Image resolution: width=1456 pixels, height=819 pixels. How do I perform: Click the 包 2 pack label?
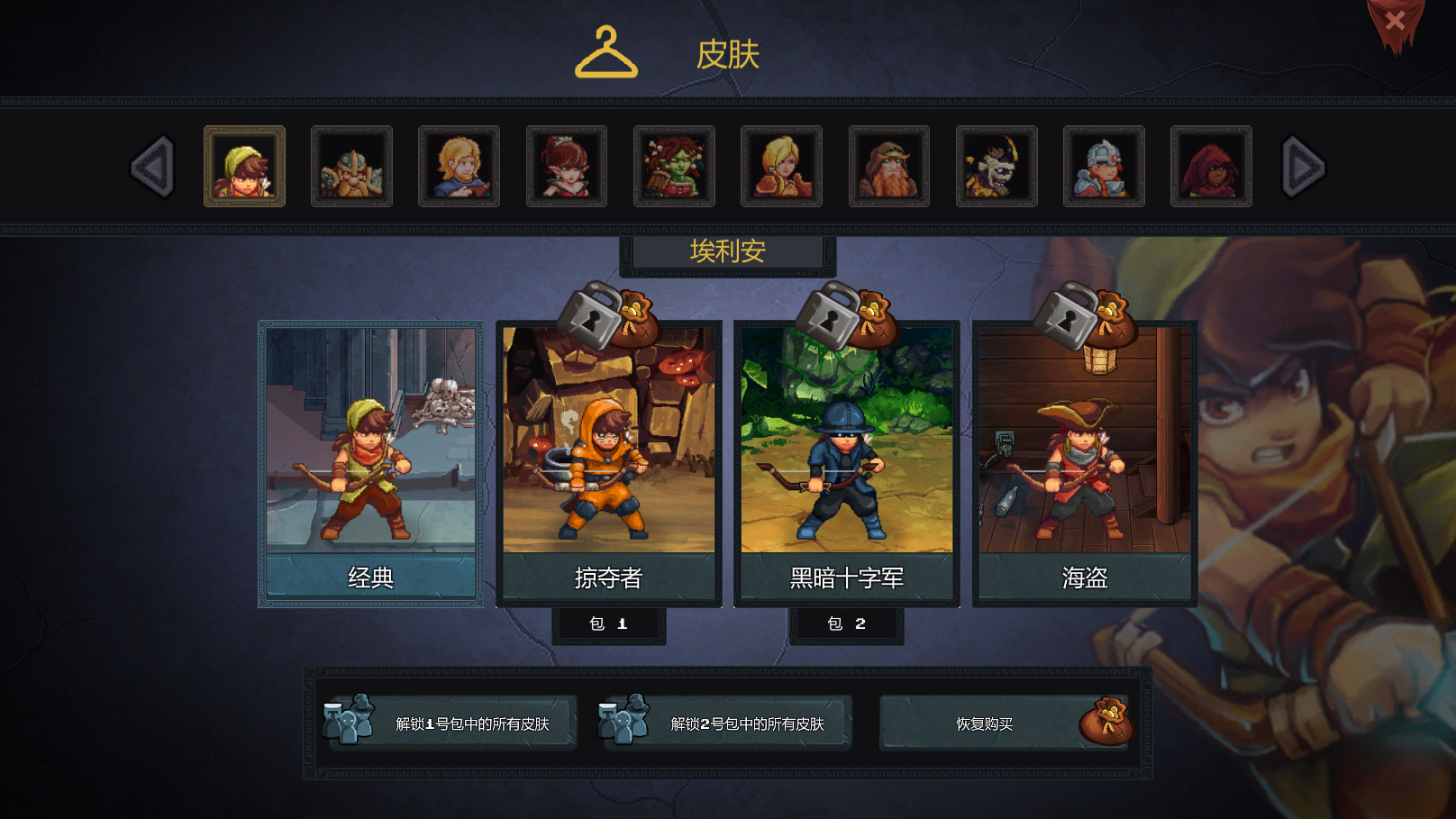(x=847, y=623)
